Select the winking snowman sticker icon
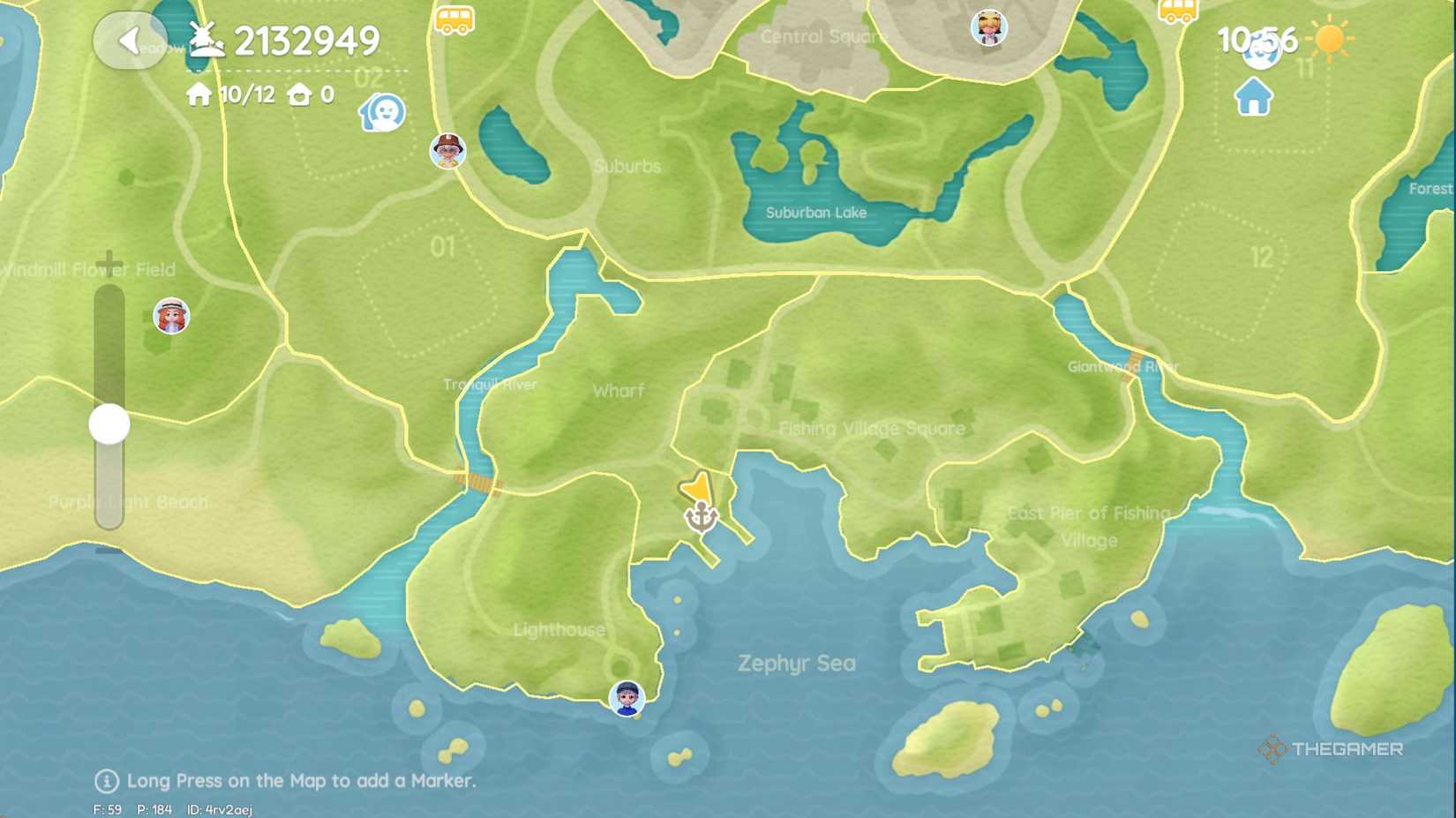Image resolution: width=1456 pixels, height=818 pixels. point(383,112)
